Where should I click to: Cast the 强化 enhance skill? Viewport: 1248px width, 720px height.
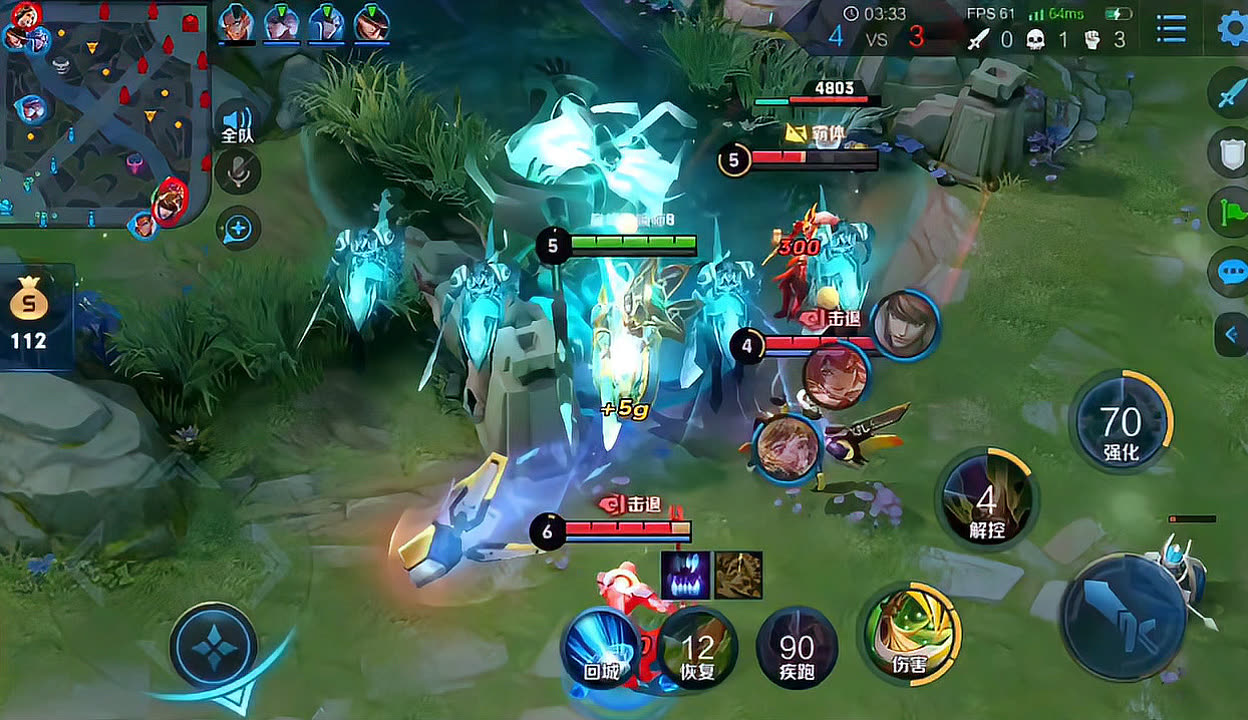pos(1121,422)
